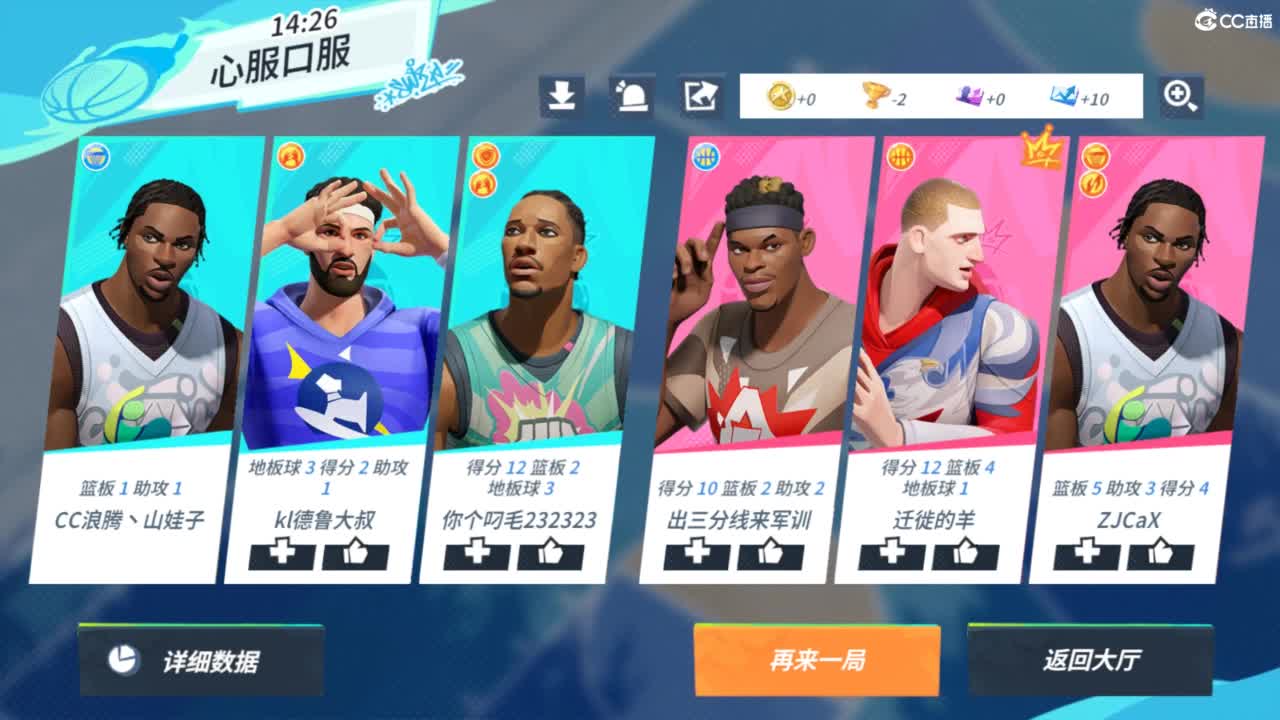Image resolution: width=1280 pixels, height=720 pixels.
Task: Download the match replay
Action: [x=563, y=95]
